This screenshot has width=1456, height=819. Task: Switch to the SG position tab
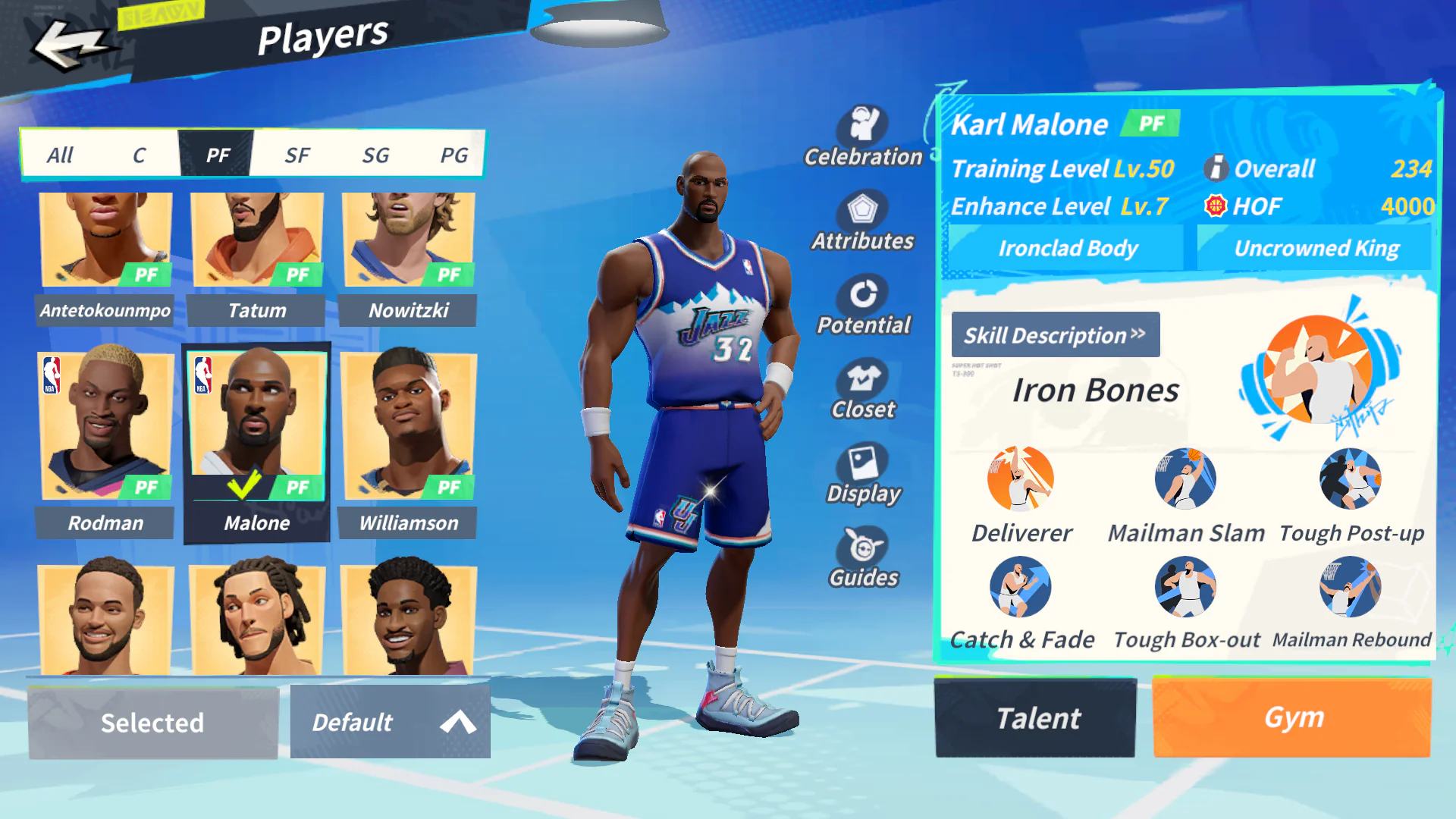tap(375, 155)
